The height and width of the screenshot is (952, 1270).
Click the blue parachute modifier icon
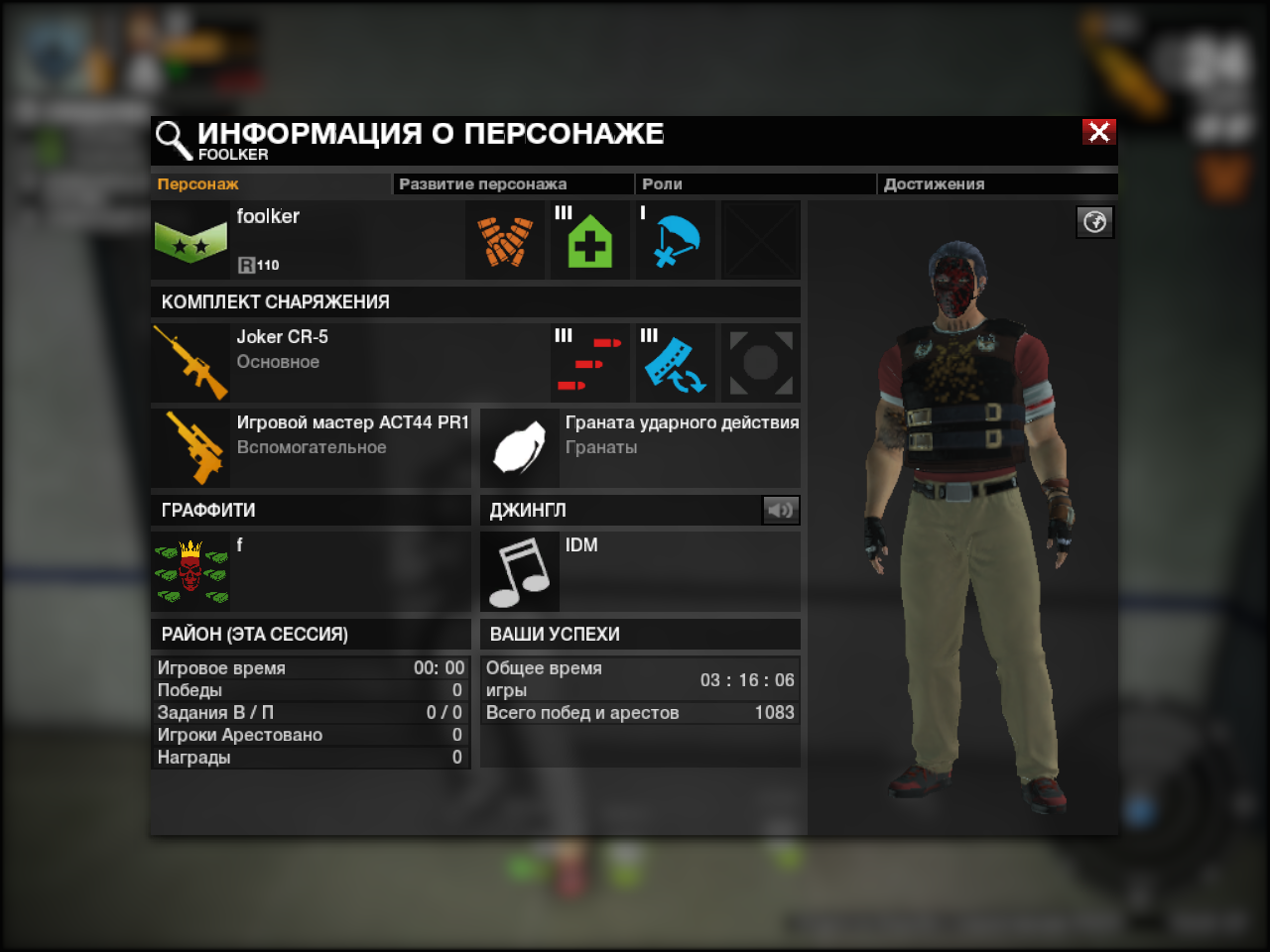(x=675, y=241)
